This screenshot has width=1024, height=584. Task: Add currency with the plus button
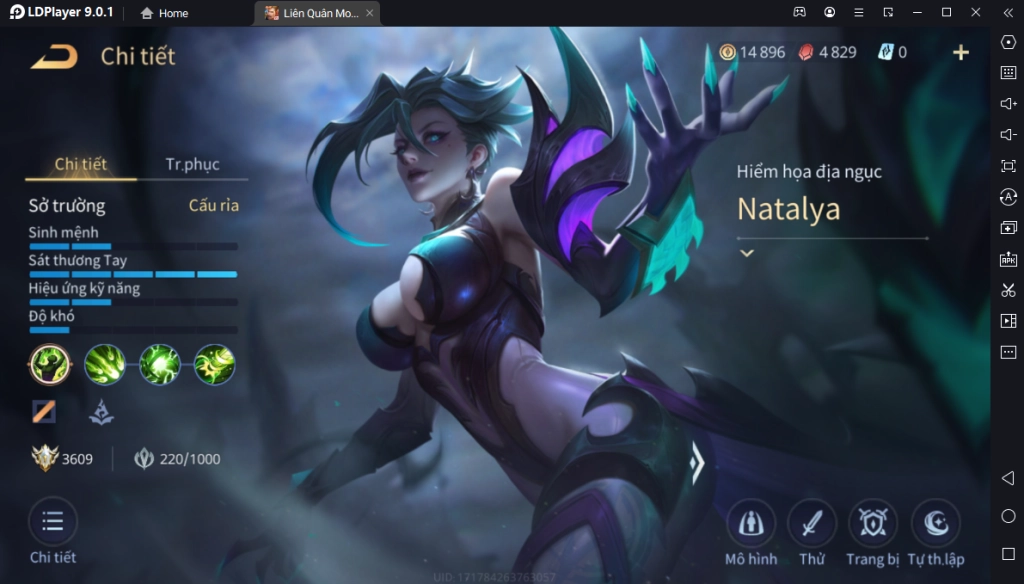(x=961, y=52)
